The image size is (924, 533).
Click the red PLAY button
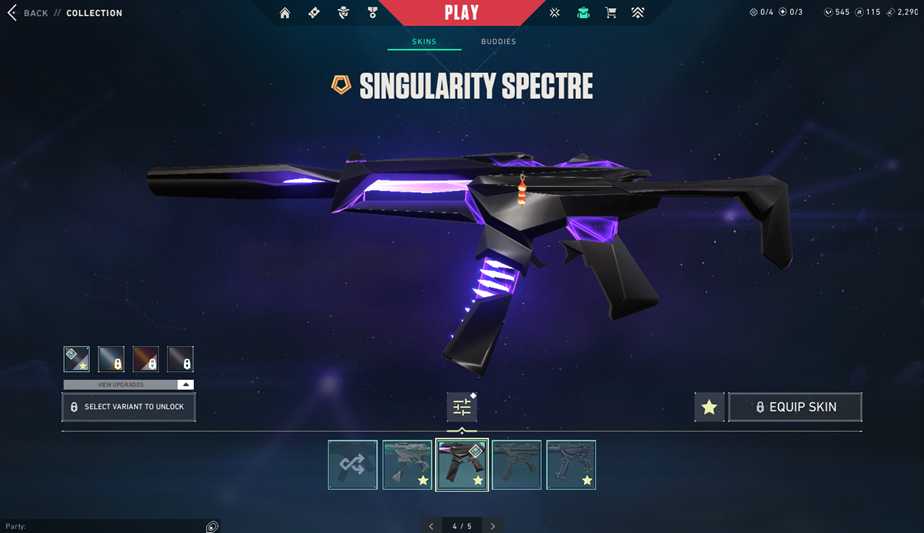point(461,13)
